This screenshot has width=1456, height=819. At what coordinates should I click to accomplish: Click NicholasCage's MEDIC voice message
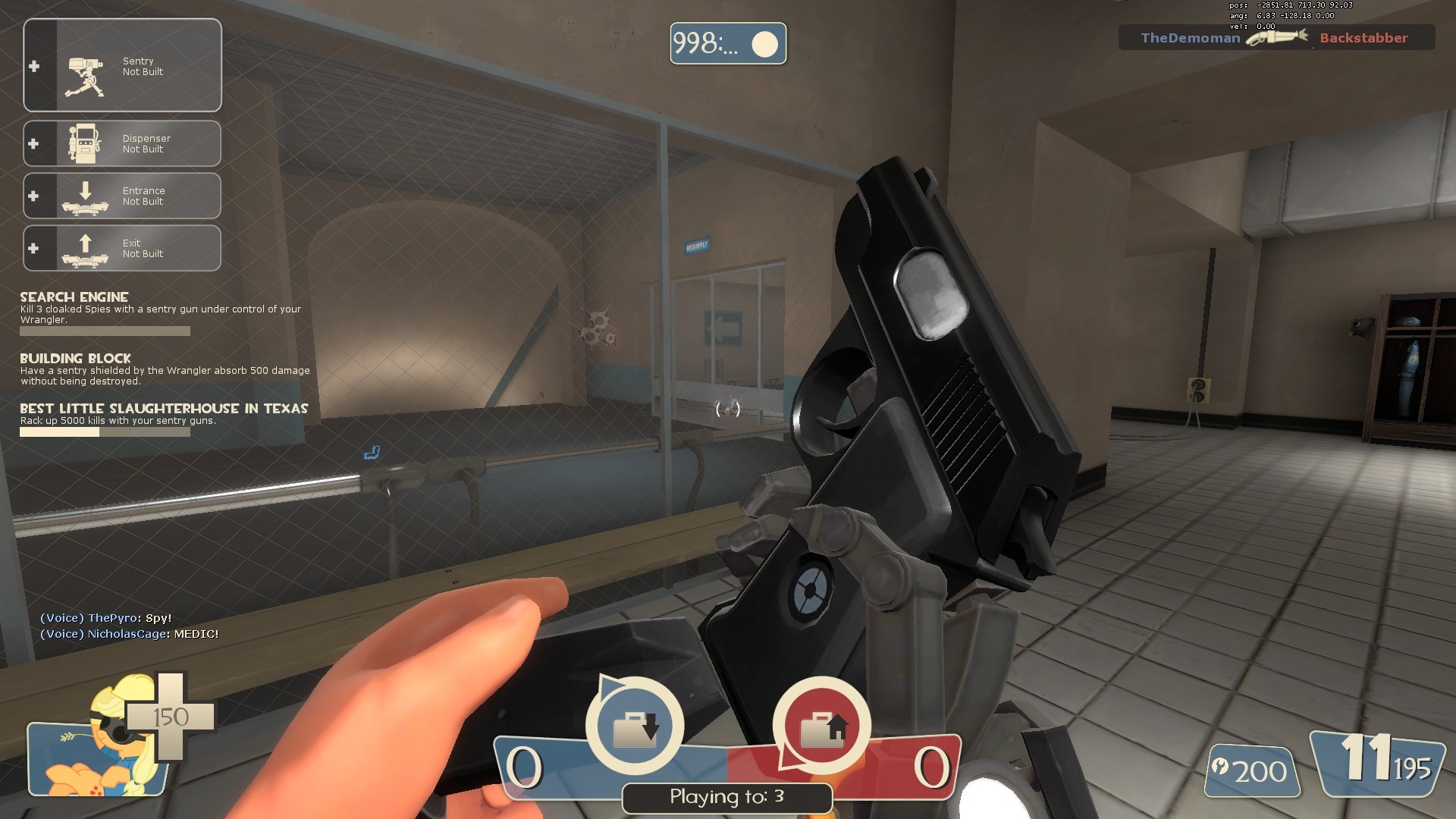pos(129,634)
